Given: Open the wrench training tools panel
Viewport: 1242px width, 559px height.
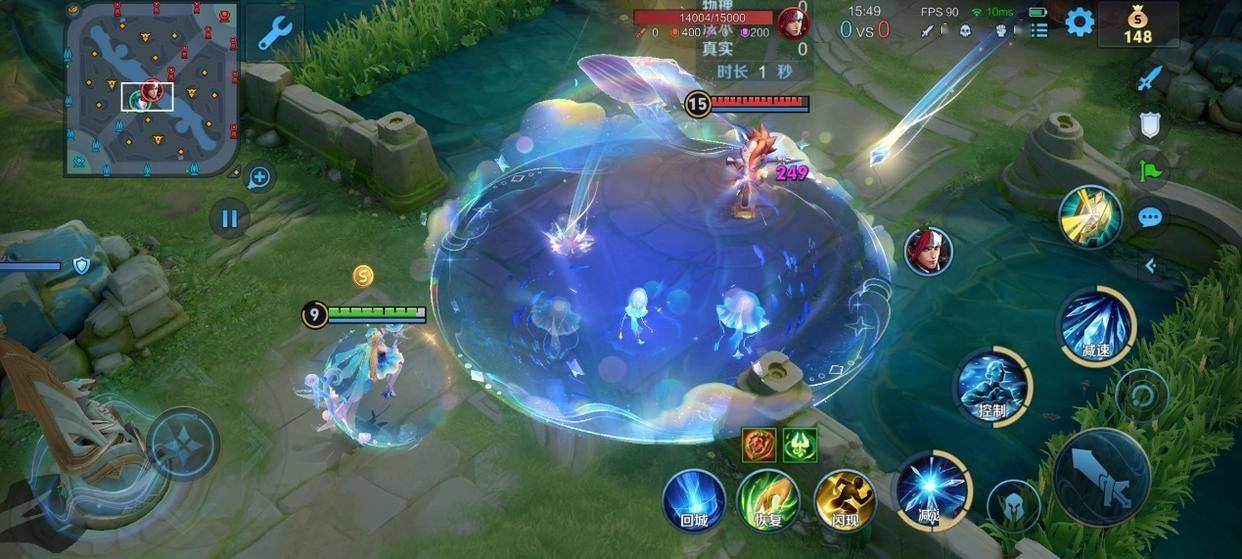Looking at the screenshot, I should coord(273,32).
